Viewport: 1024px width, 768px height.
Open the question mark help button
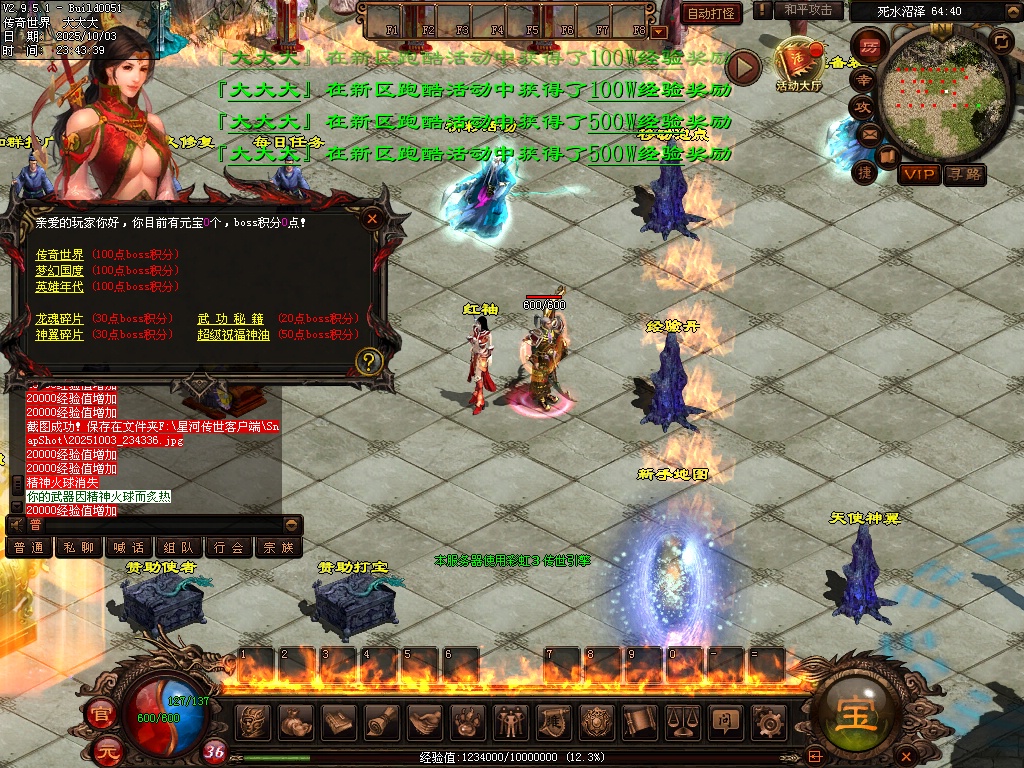[x=369, y=361]
